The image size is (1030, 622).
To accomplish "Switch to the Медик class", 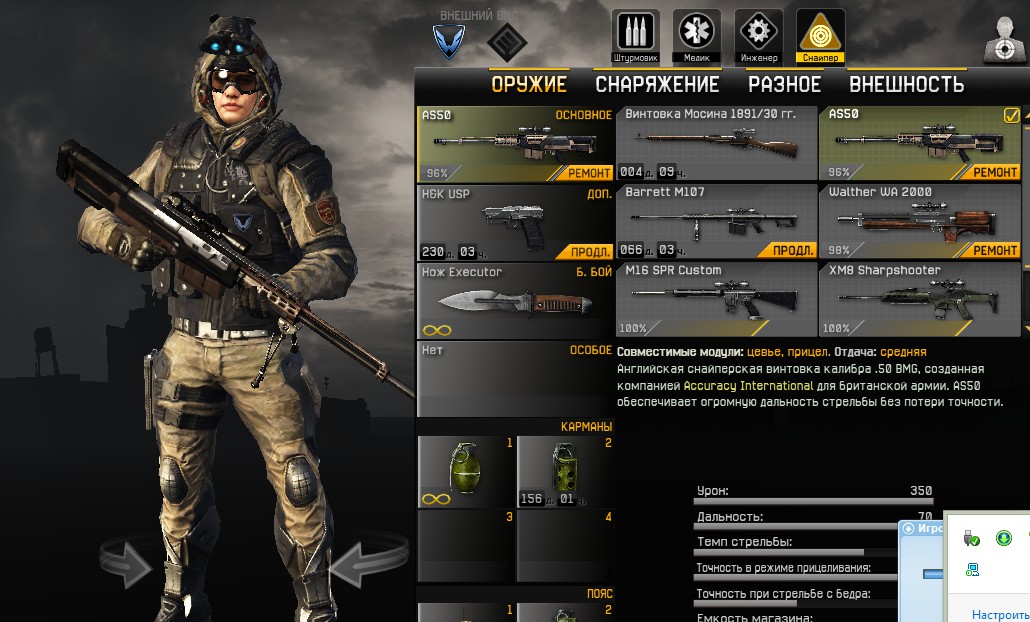I will pos(697,36).
